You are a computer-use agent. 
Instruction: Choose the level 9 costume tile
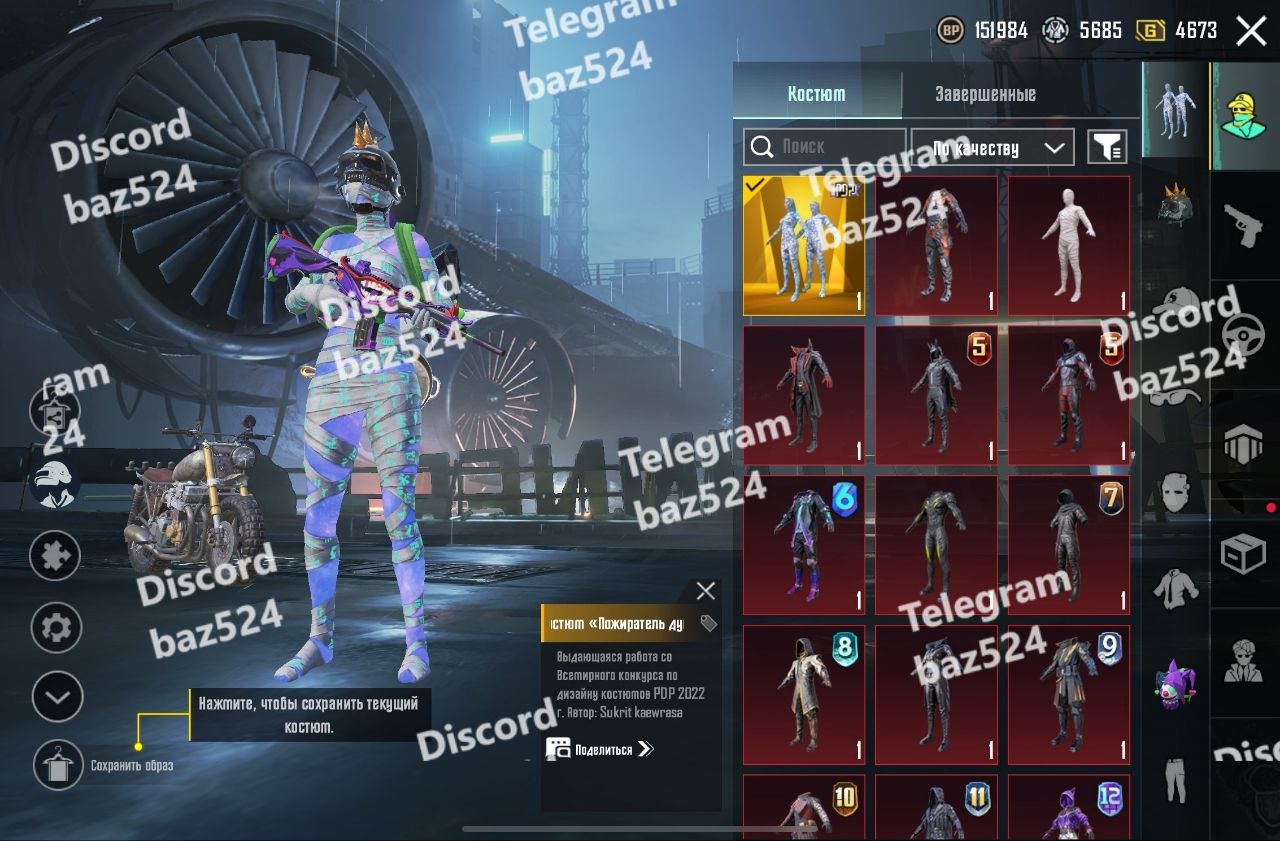pyautogui.click(x=1068, y=695)
